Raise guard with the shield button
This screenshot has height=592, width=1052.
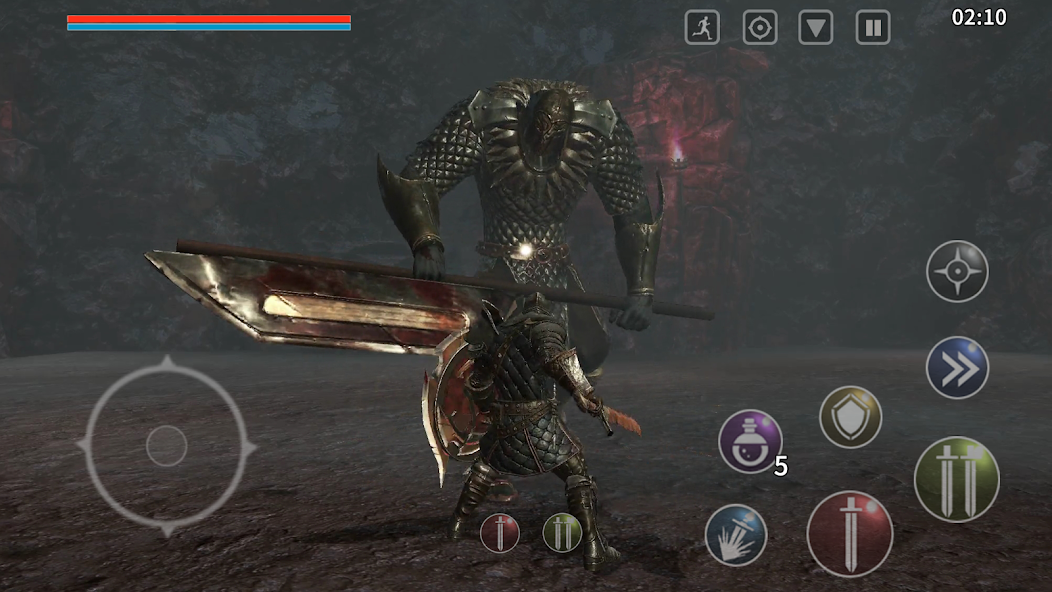[850, 417]
